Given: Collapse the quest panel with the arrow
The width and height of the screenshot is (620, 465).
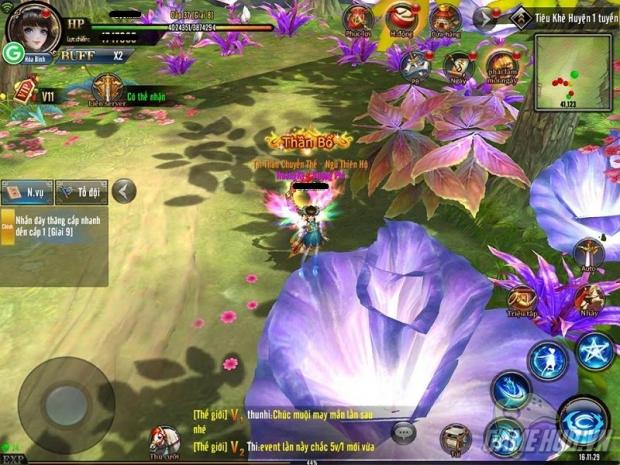Looking at the screenshot, I should [123, 190].
